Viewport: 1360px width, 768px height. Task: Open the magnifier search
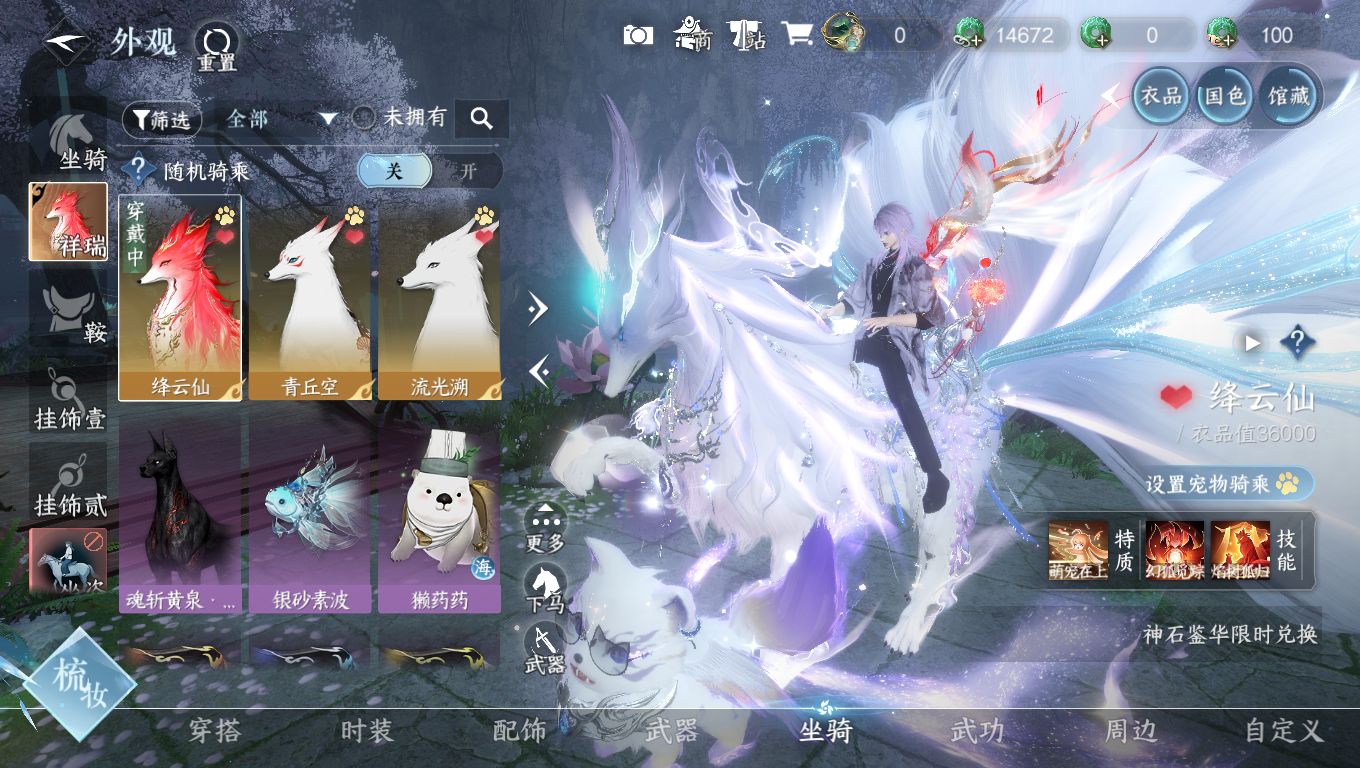tap(481, 119)
